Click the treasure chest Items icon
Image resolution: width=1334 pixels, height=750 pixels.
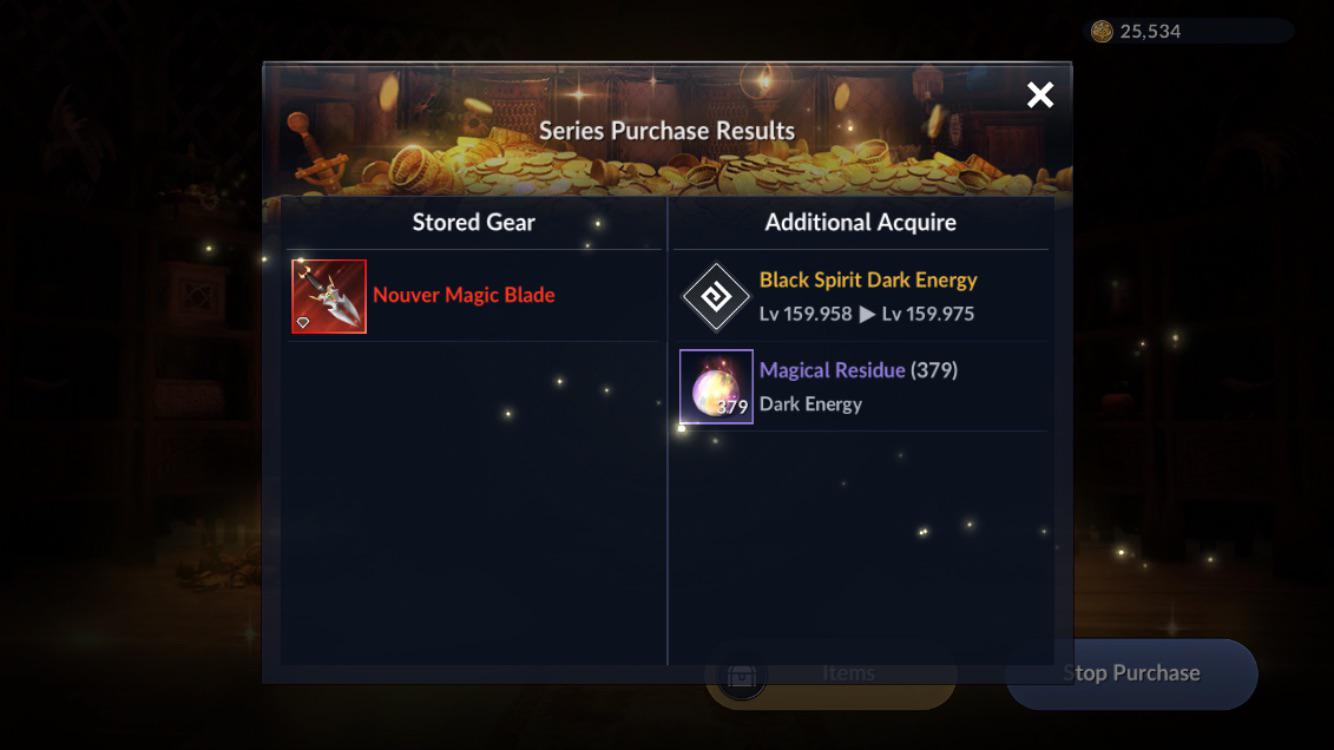(x=739, y=673)
